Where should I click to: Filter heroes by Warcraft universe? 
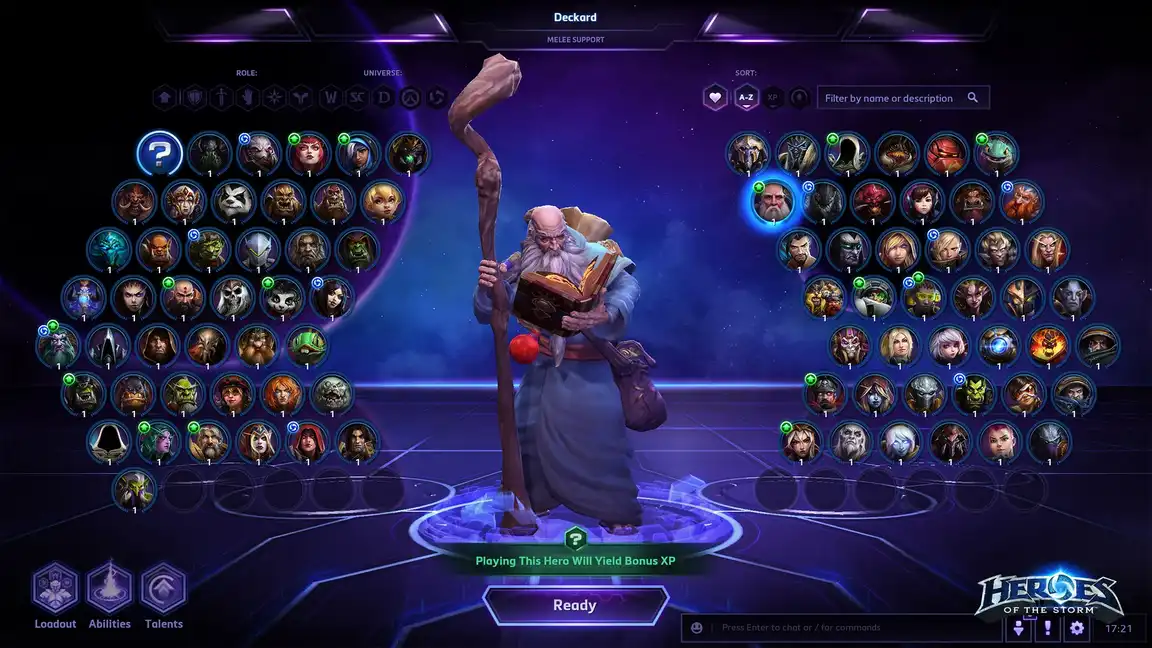(330, 98)
